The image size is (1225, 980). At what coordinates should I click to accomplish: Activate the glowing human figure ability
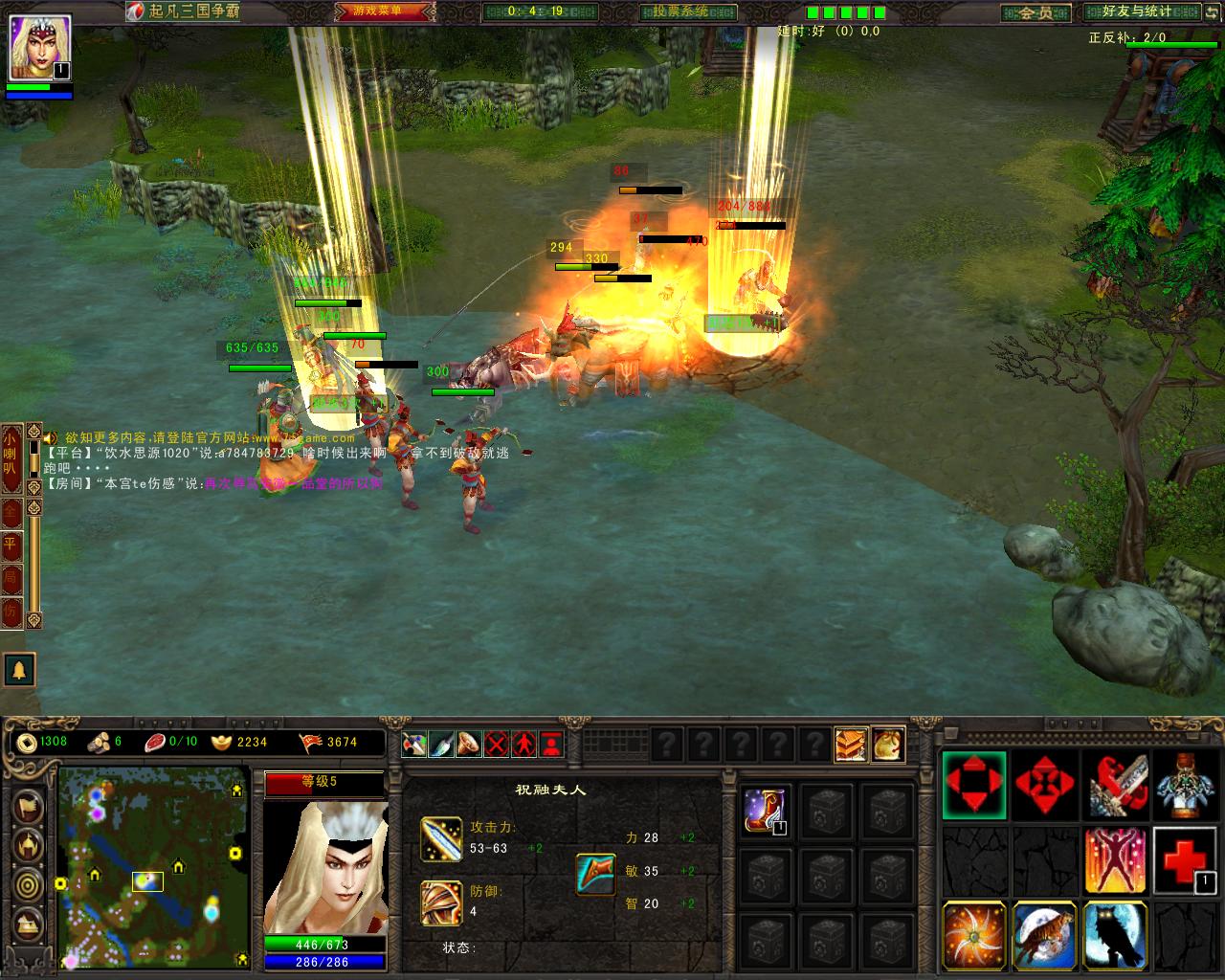[1115, 860]
